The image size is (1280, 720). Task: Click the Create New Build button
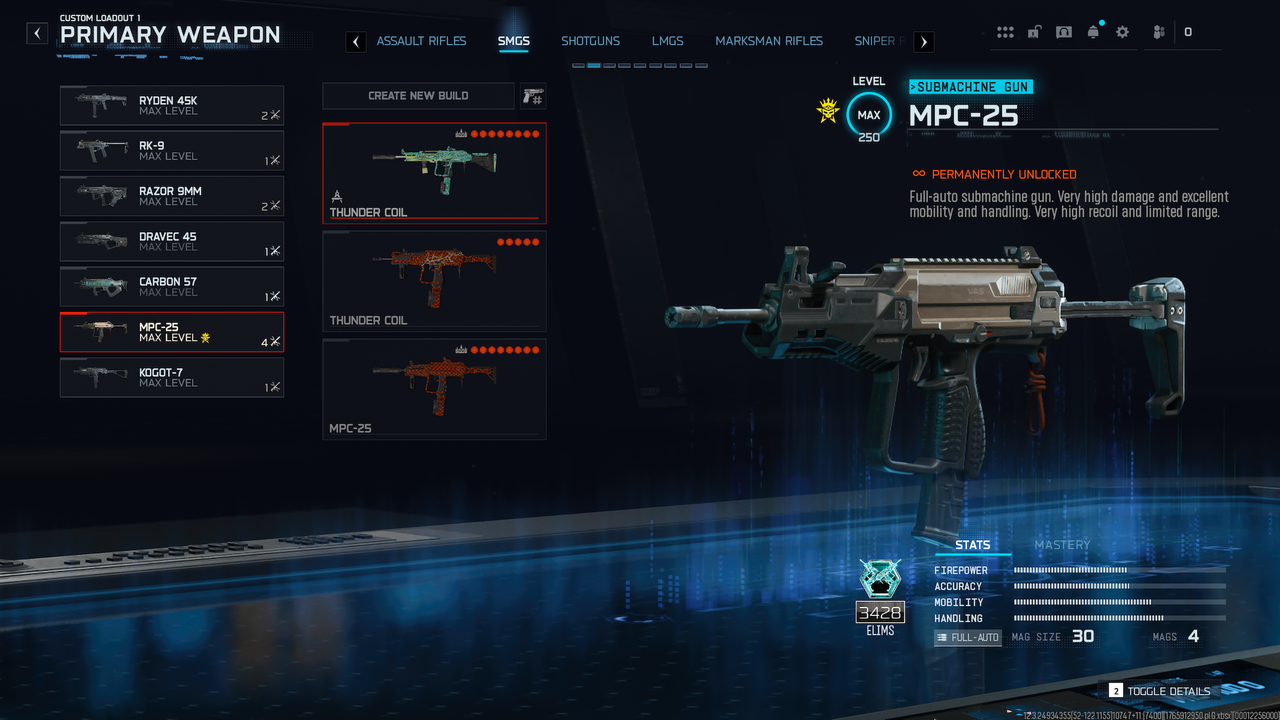[x=418, y=96]
